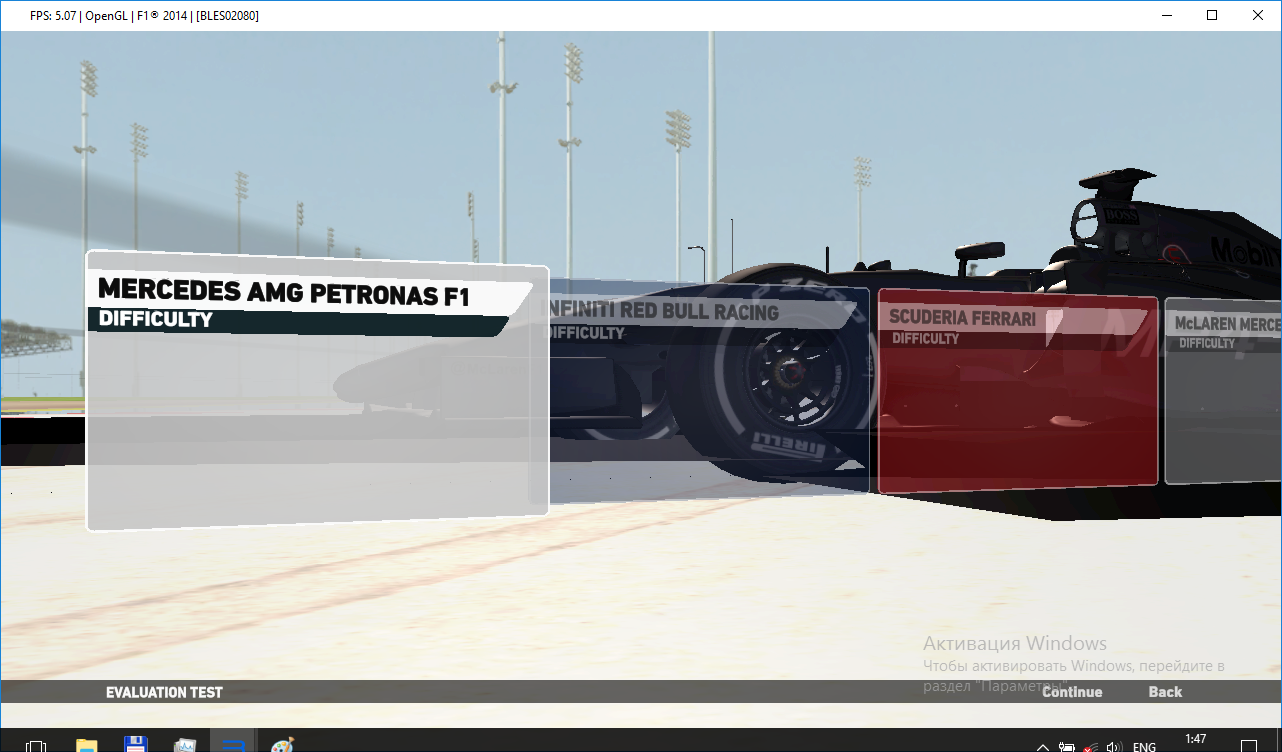Select the Mercedes AMG Petronas F1 team card

[317, 390]
